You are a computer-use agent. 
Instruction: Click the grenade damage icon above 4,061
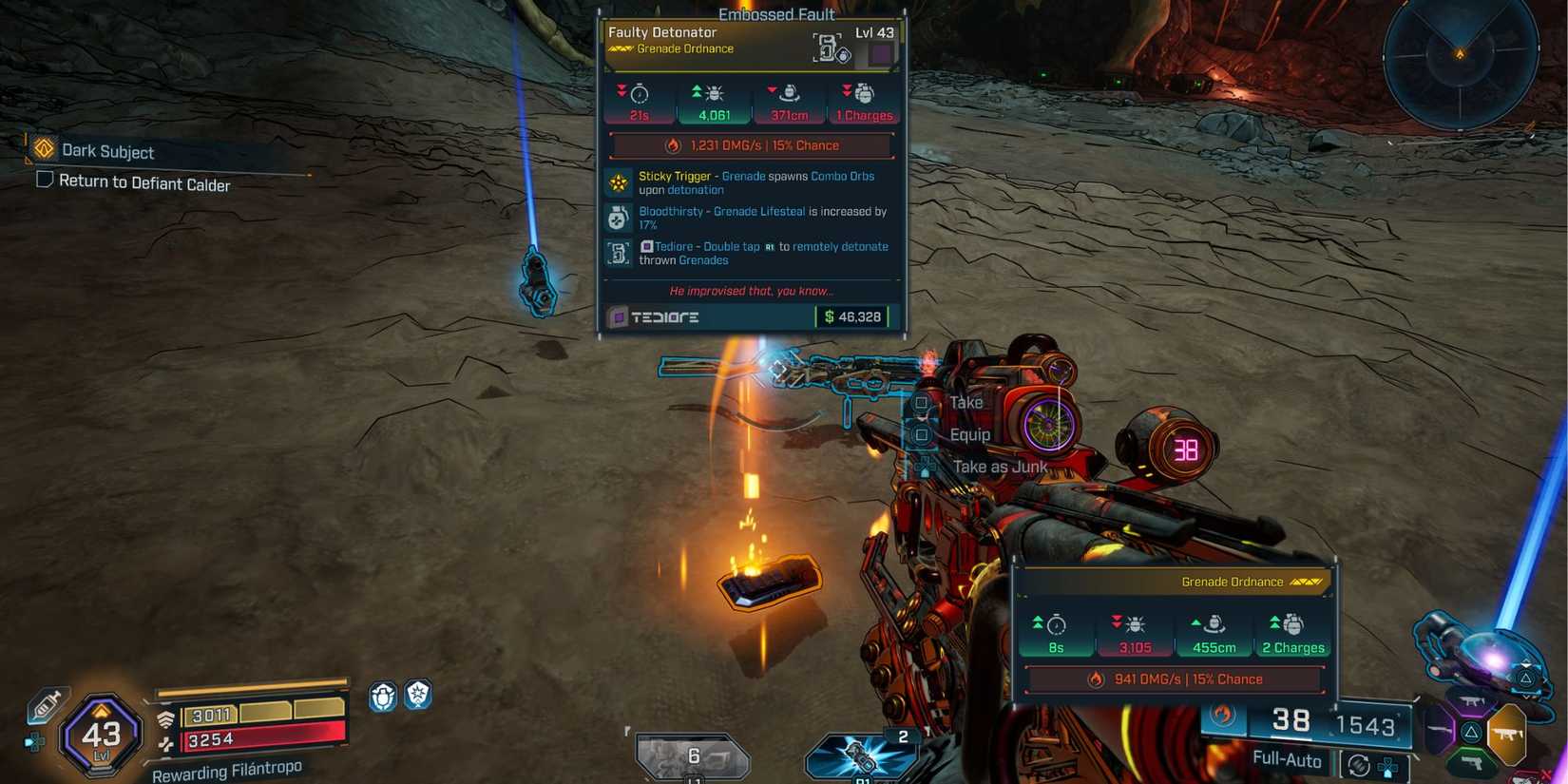tap(713, 93)
